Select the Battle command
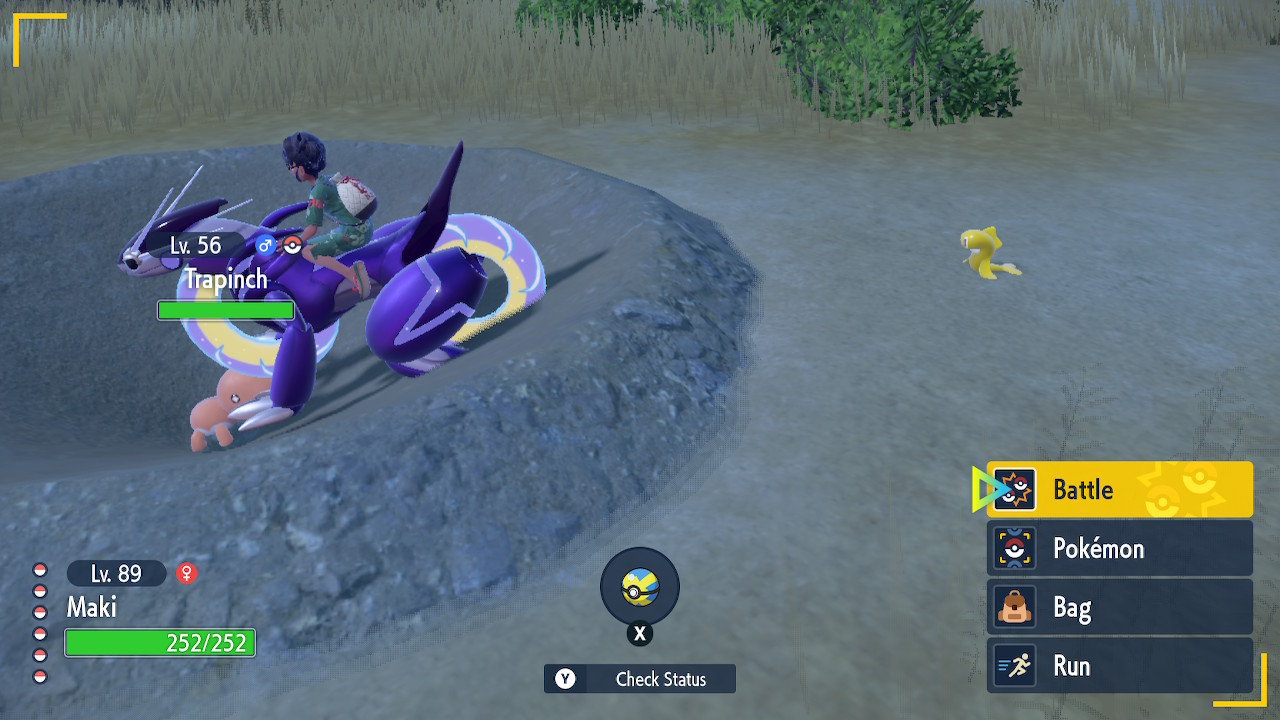 1119,490
